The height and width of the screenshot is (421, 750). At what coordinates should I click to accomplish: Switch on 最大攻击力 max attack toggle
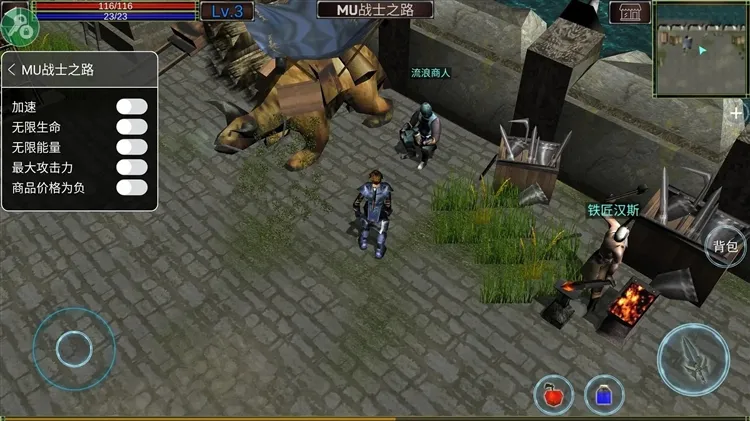(132, 167)
